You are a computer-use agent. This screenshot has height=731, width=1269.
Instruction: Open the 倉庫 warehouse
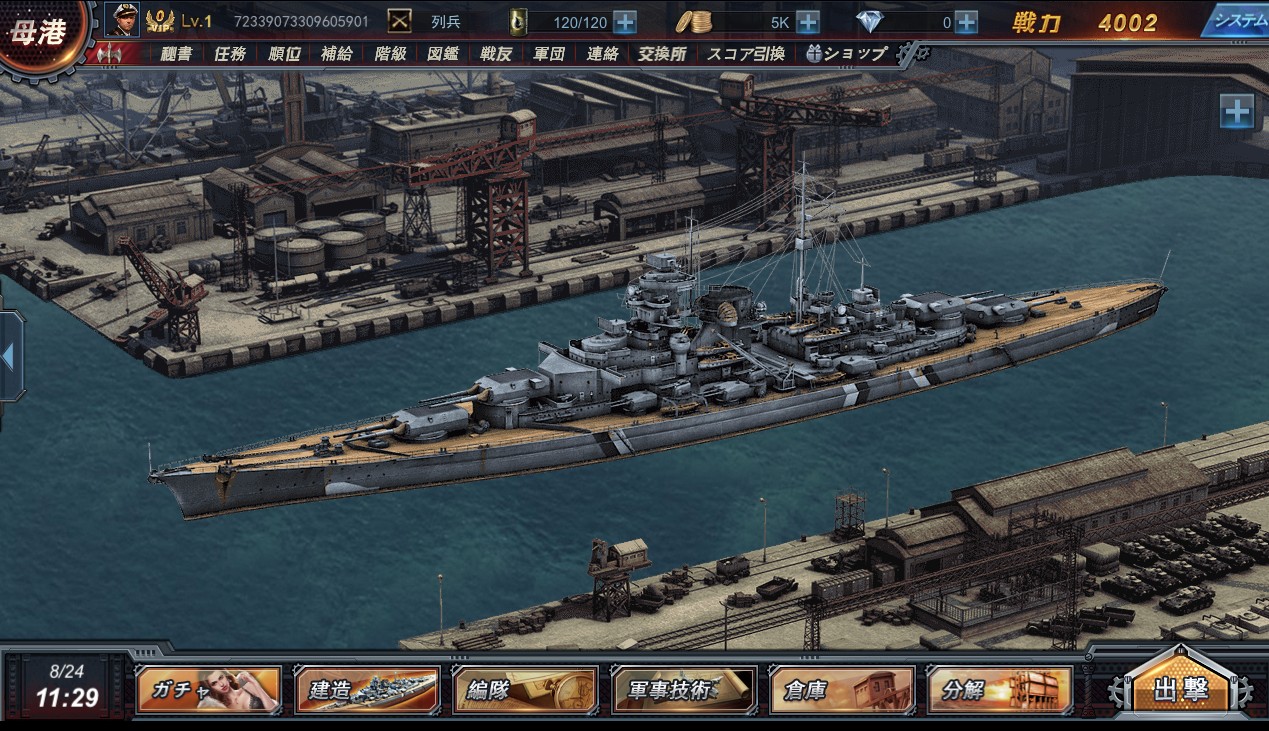pyautogui.click(x=842, y=690)
